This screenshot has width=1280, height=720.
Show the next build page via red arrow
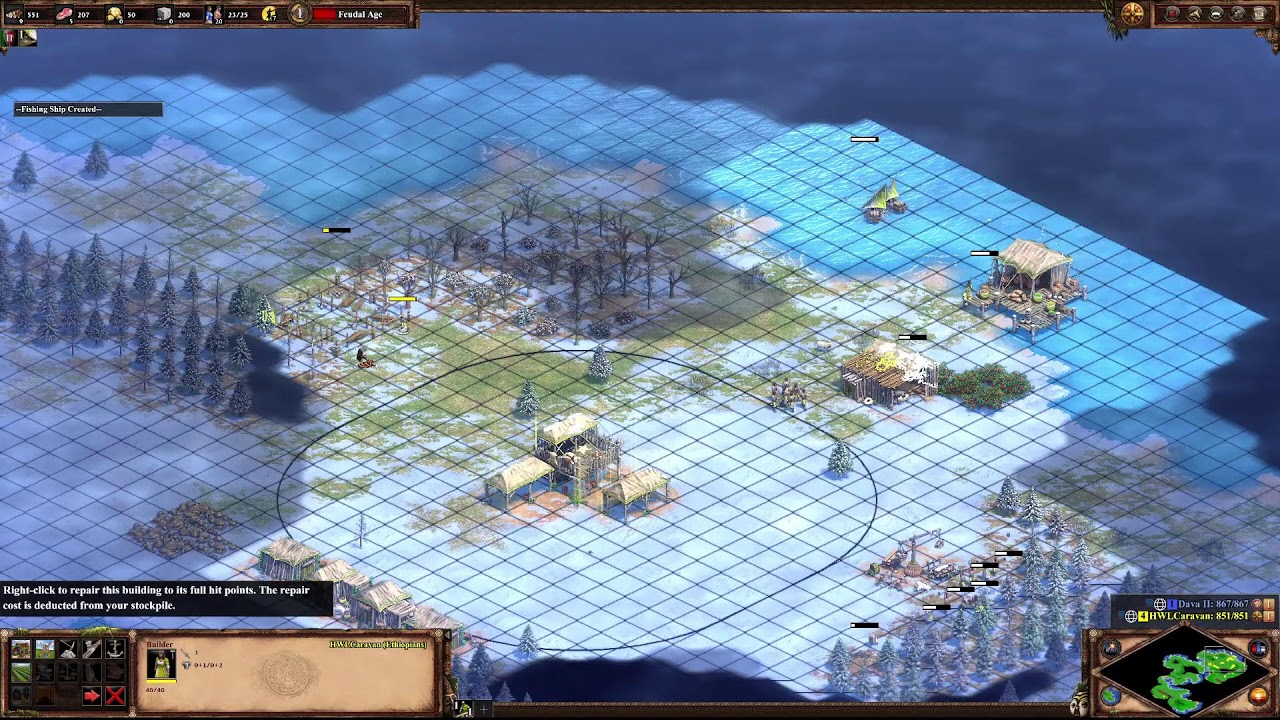pos(91,696)
